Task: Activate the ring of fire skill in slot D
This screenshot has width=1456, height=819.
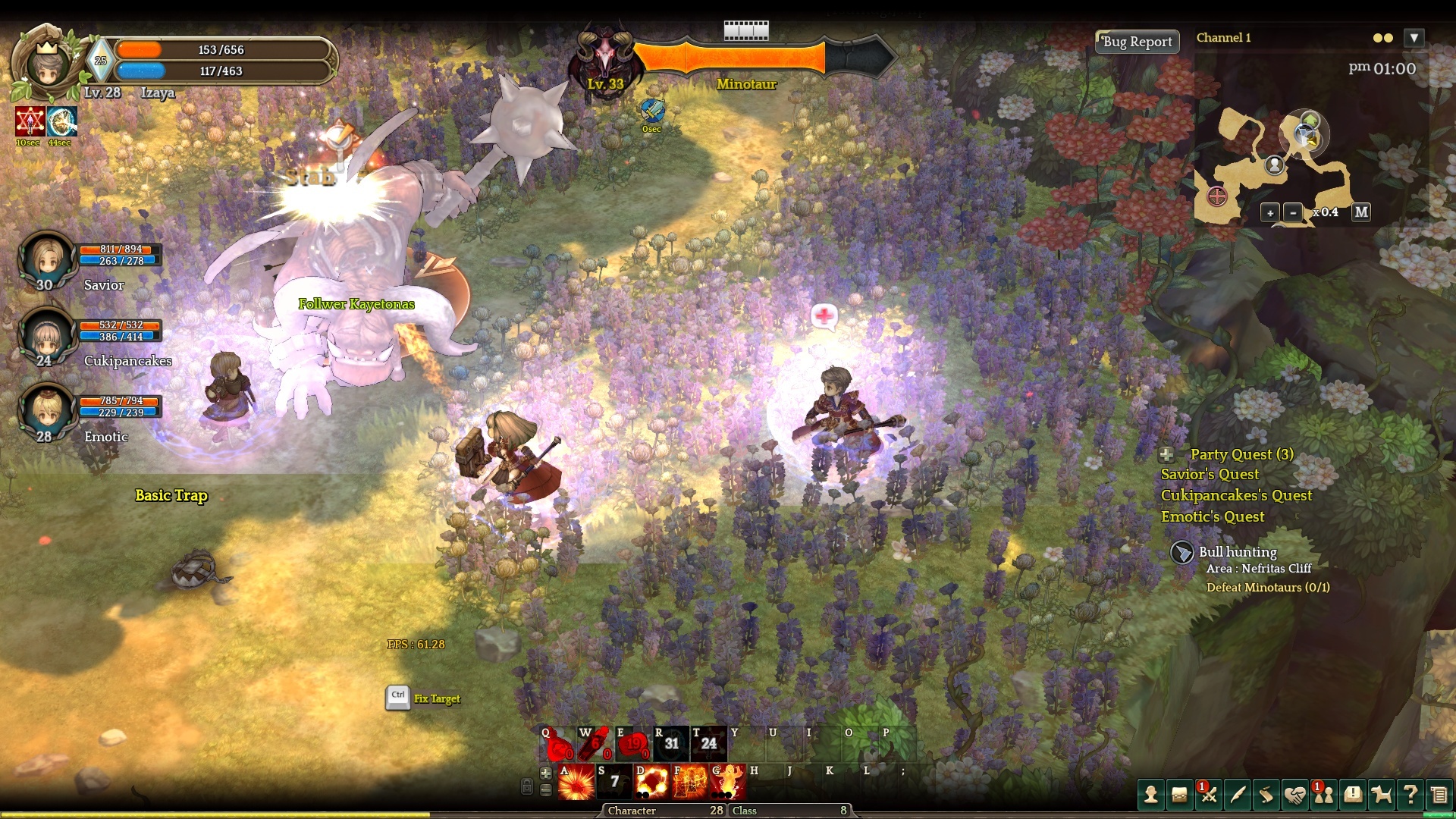Action: (x=651, y=782)
